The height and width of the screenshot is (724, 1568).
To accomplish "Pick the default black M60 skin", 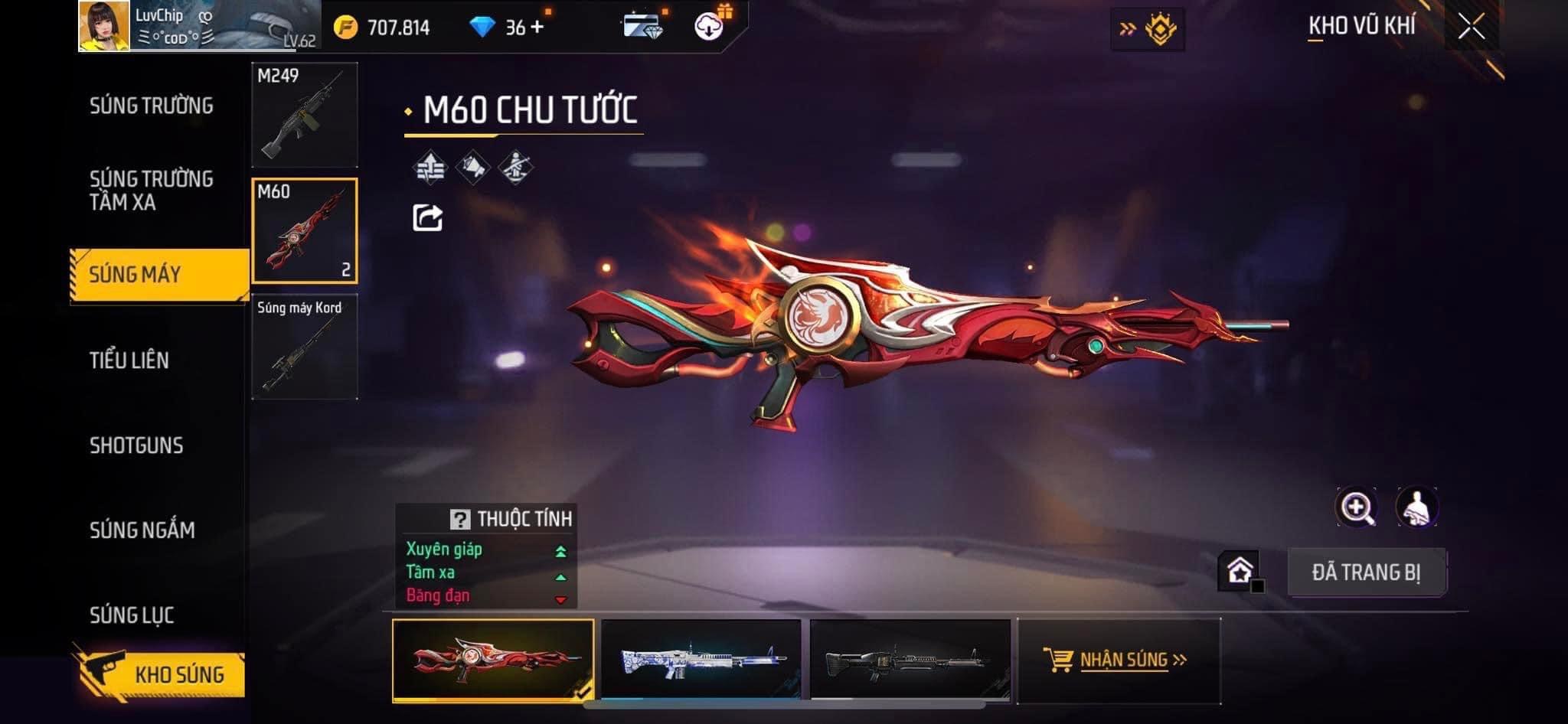I will click(910, 660).
